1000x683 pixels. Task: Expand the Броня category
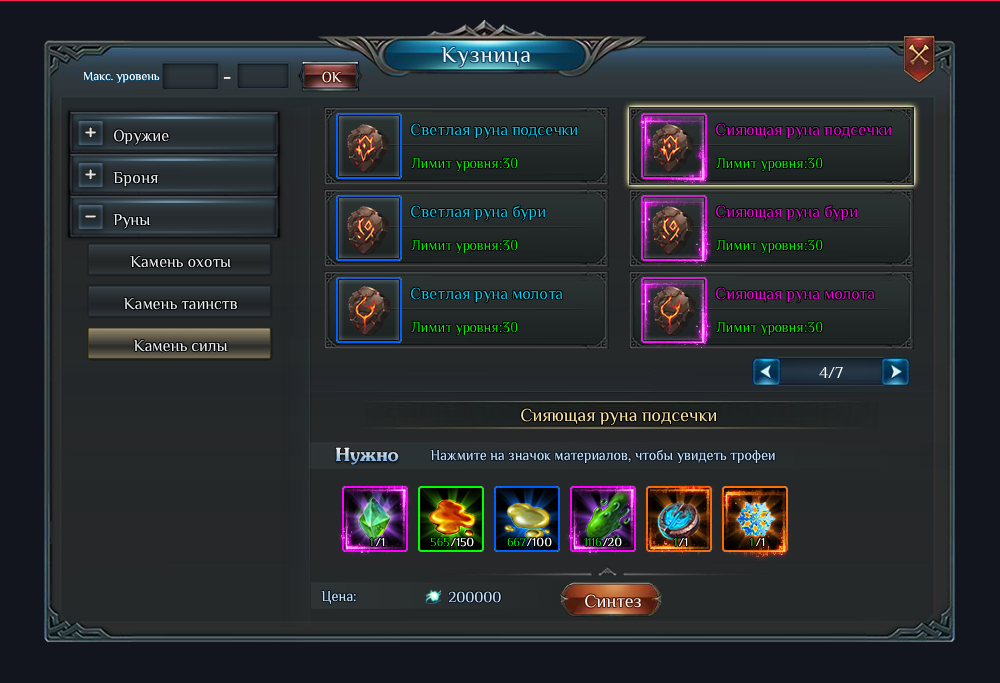click(x=91, y=176)
